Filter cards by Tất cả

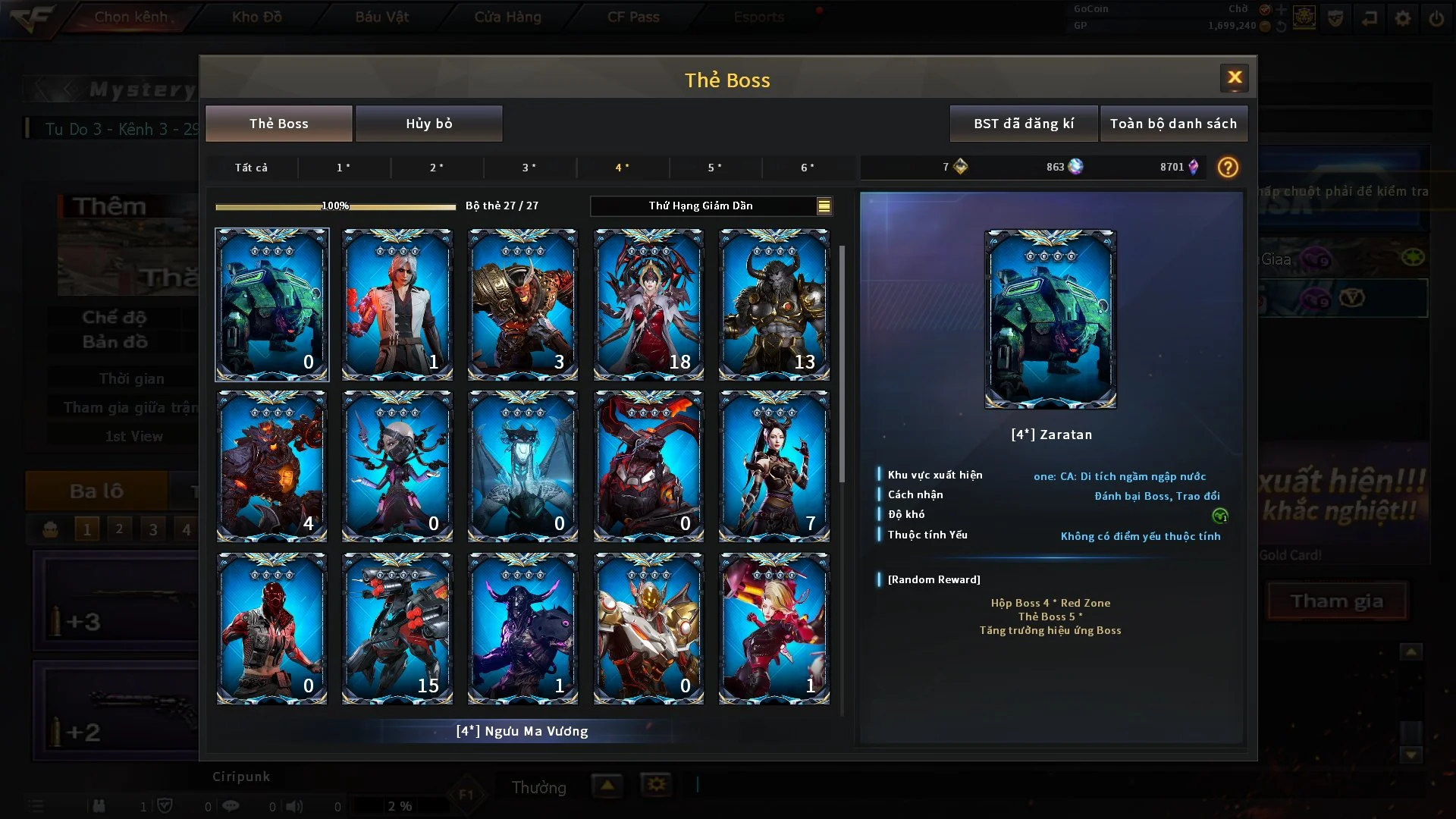[x=251, y=168]
